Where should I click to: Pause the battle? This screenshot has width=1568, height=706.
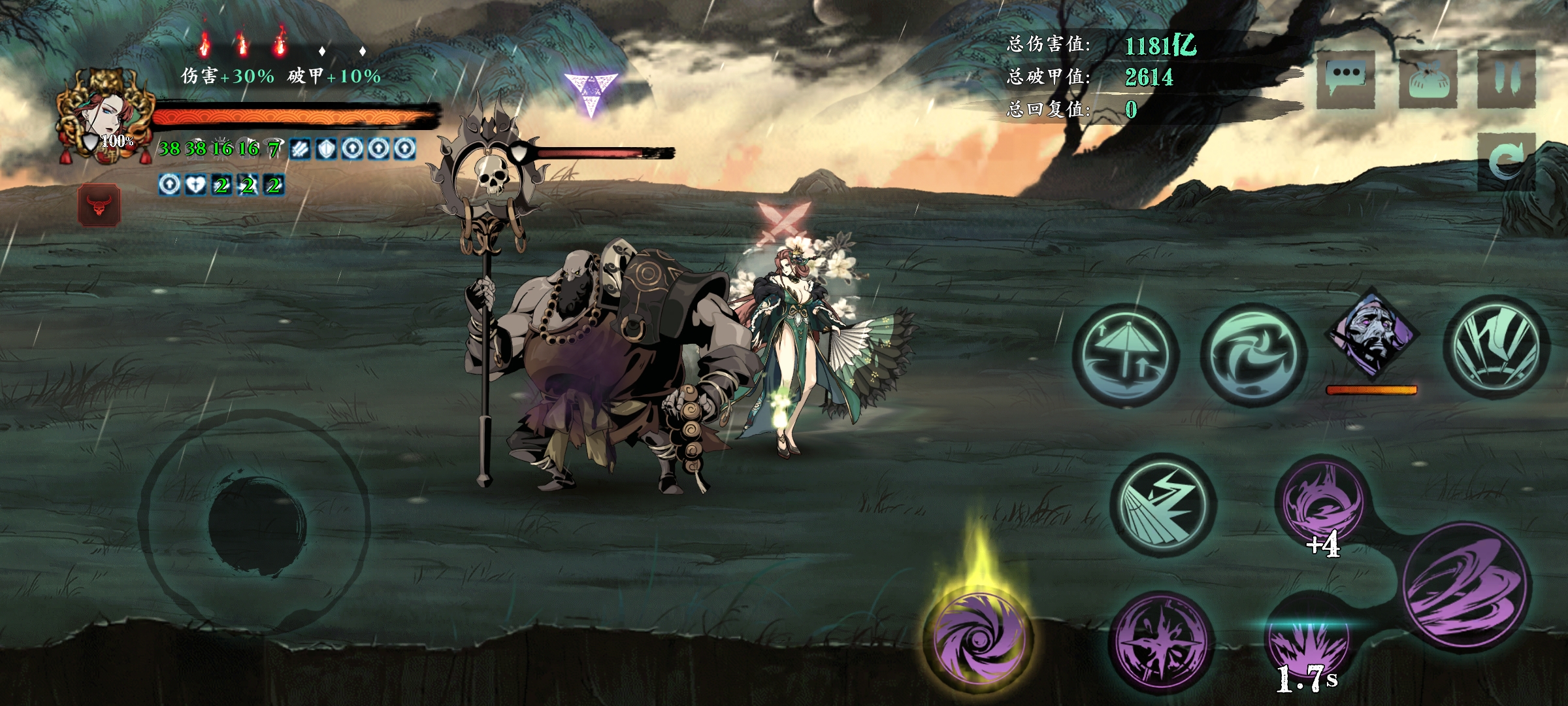[x=1507, y=80]
